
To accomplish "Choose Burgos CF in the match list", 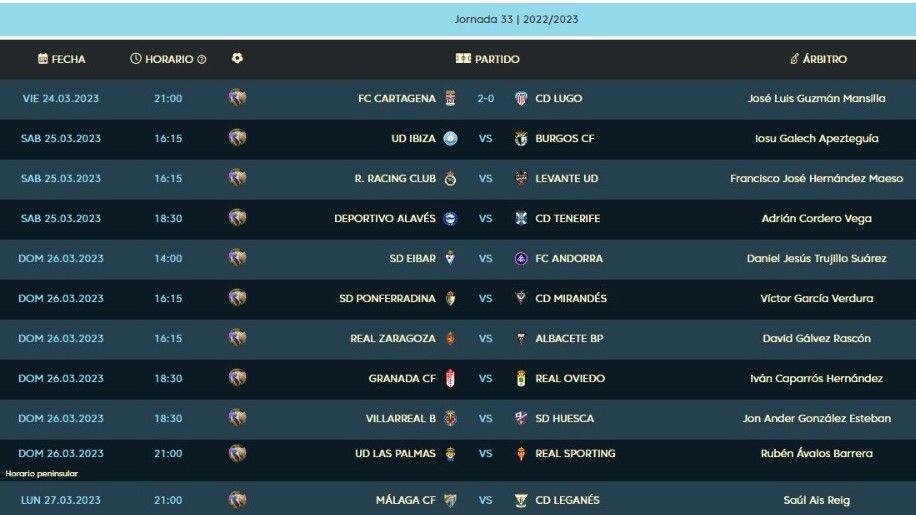I will (x=564, y=138).
